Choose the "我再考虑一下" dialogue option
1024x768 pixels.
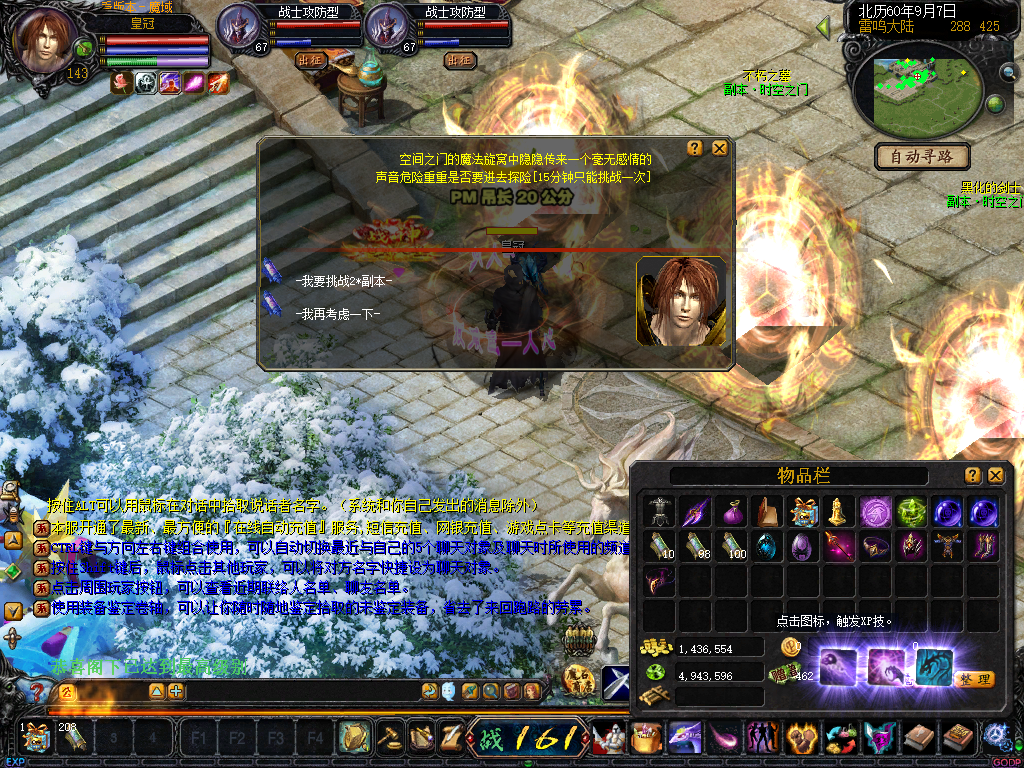point(337,313)
